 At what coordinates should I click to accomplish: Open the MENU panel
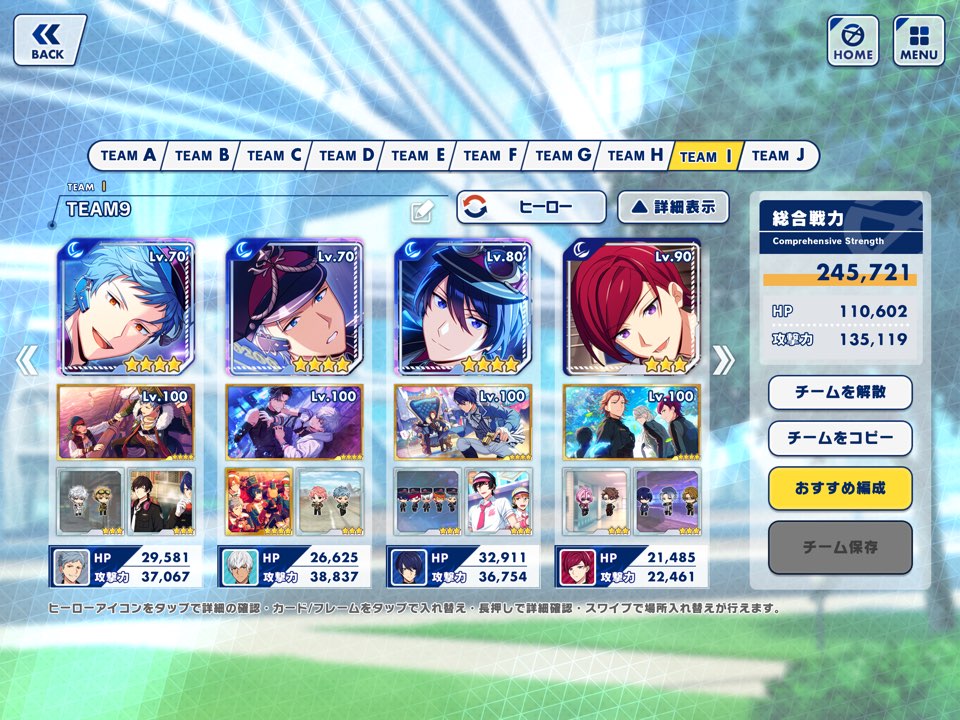point(918,40)
